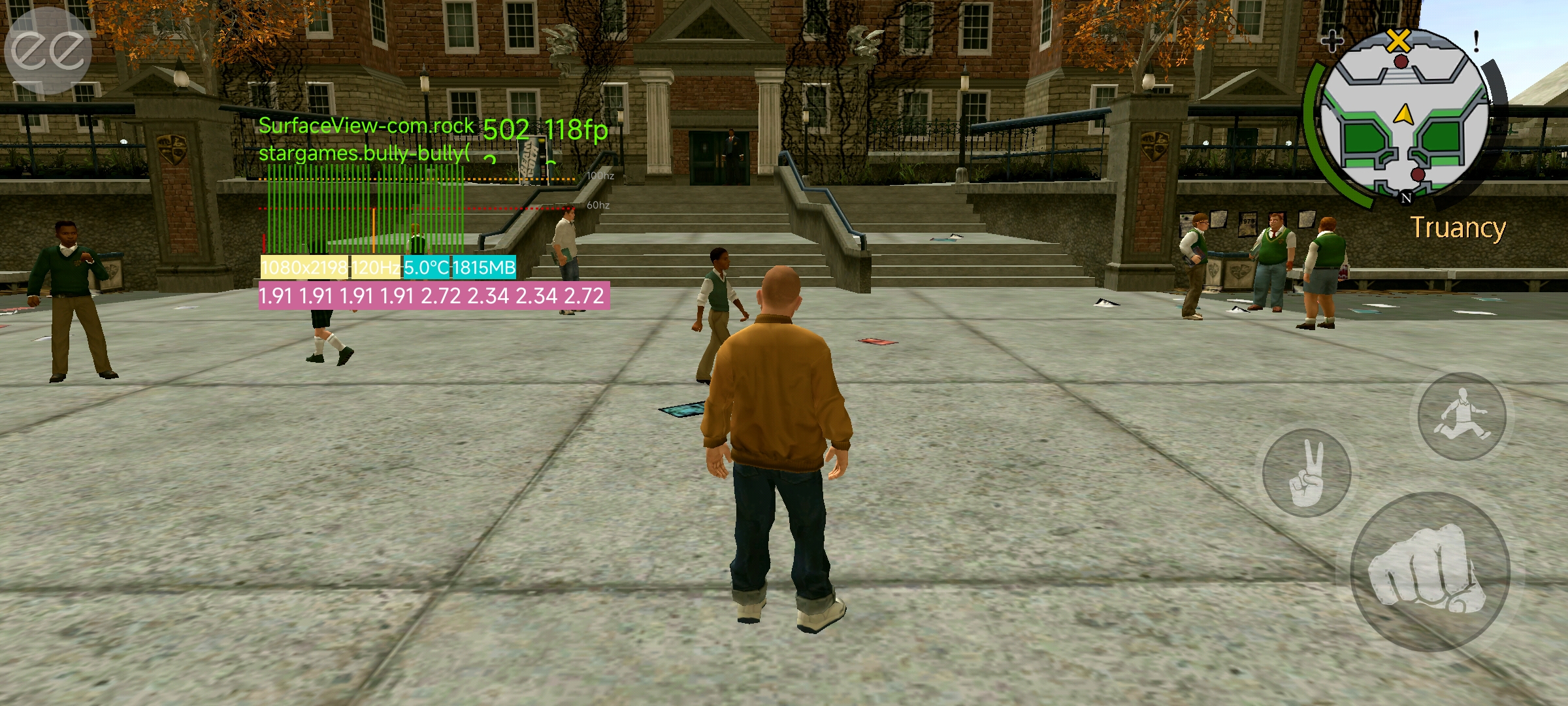The width and height of the screenshot is (1568, 706).
Task: Tap the jumping figure button
Action: pyautogui.click(x=1462, y=416)
